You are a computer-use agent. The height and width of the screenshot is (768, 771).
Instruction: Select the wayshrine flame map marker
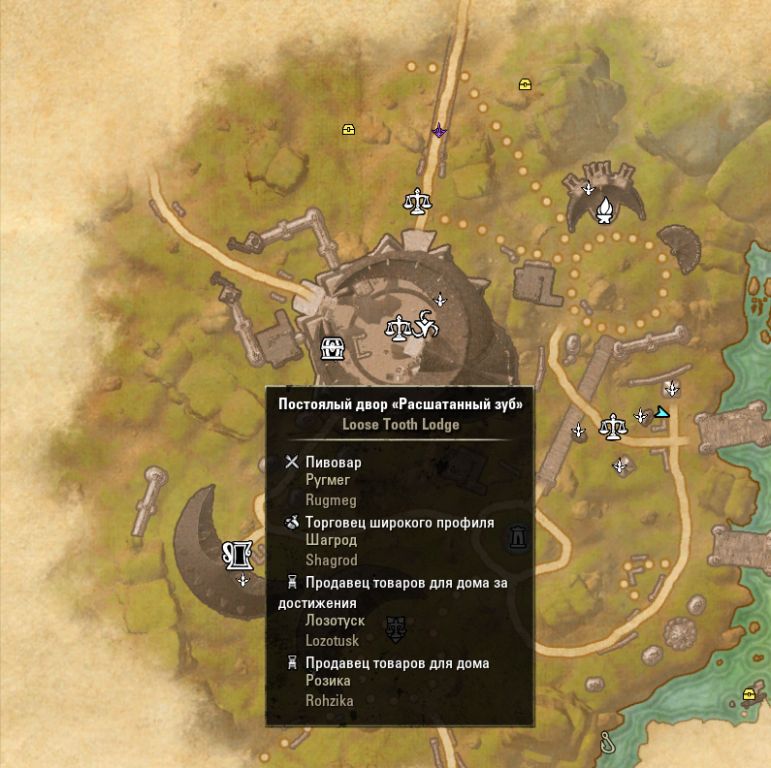pos(604,209)
